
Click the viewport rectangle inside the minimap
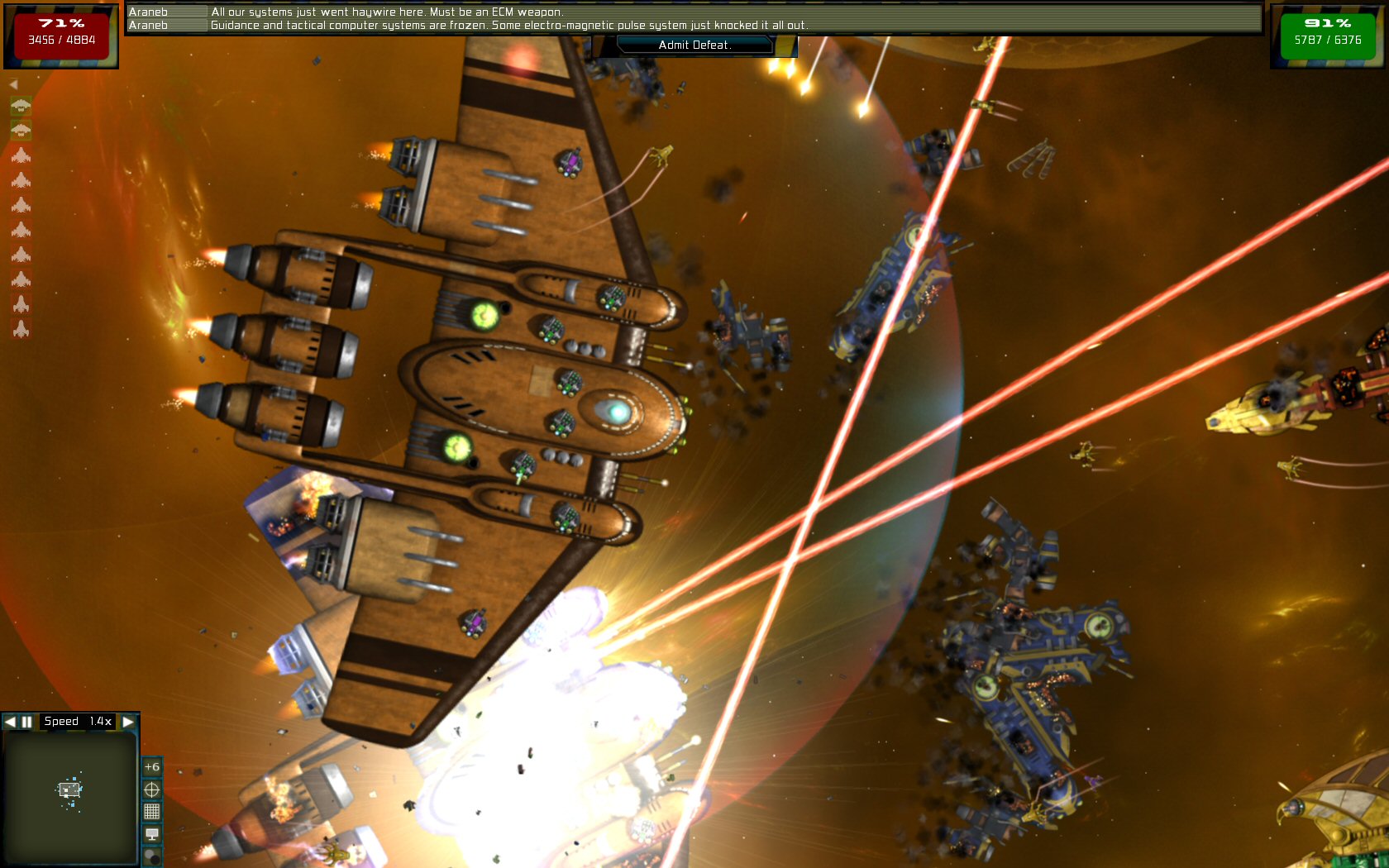69,789
